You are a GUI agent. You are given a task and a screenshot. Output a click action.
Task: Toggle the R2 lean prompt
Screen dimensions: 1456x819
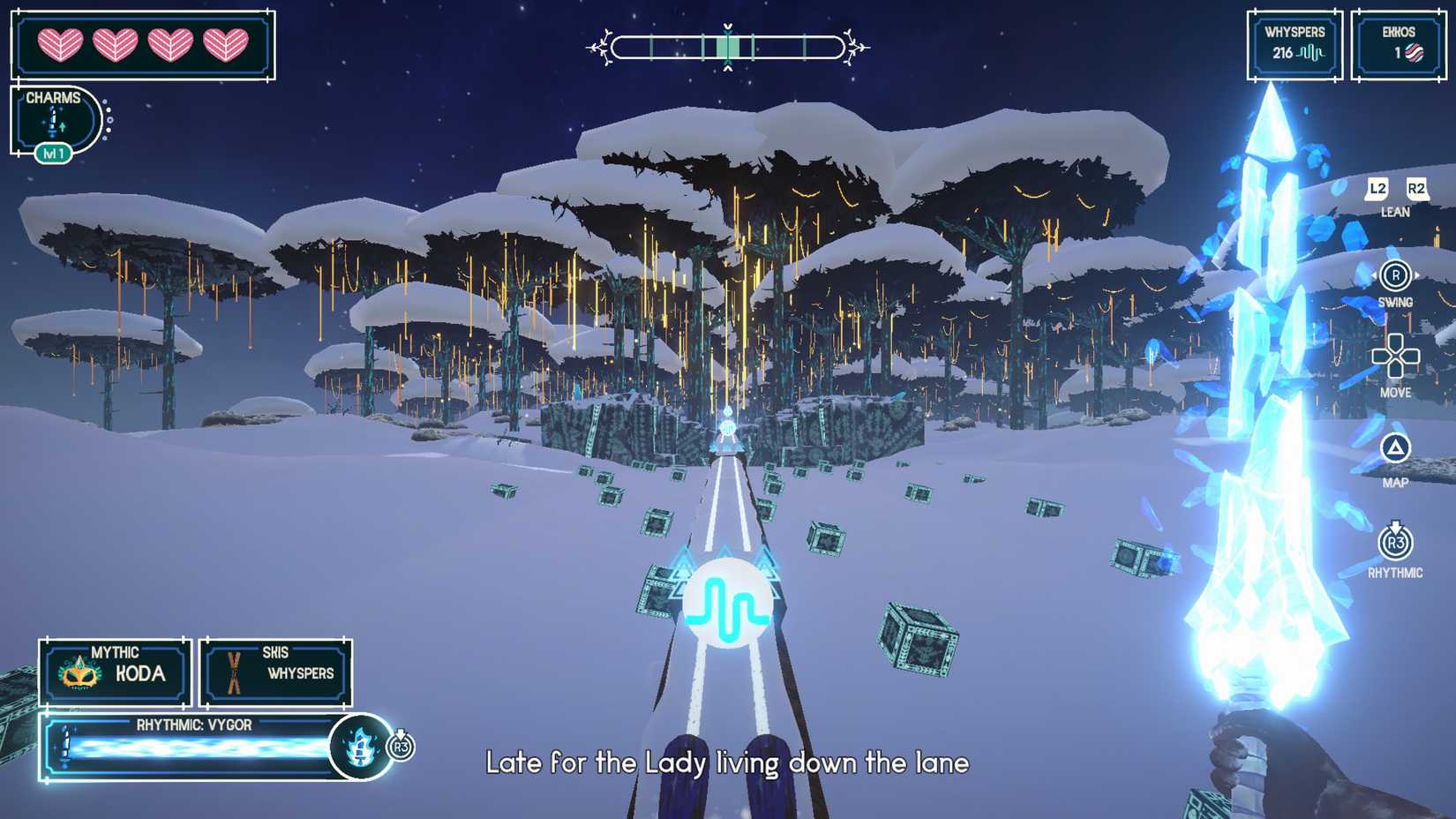[1417, 188]
